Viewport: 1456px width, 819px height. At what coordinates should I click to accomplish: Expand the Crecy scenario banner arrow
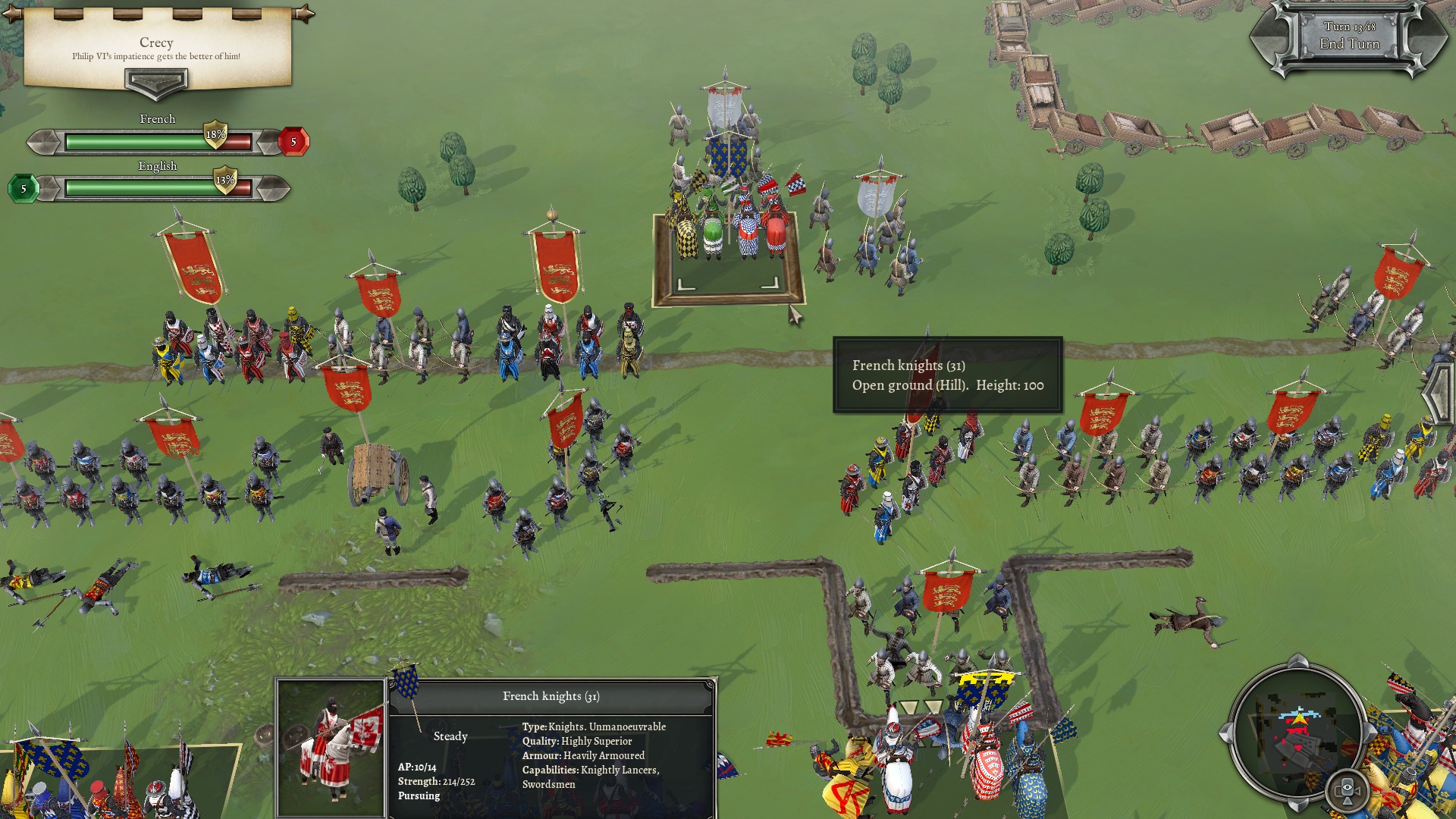coord(156,82)
